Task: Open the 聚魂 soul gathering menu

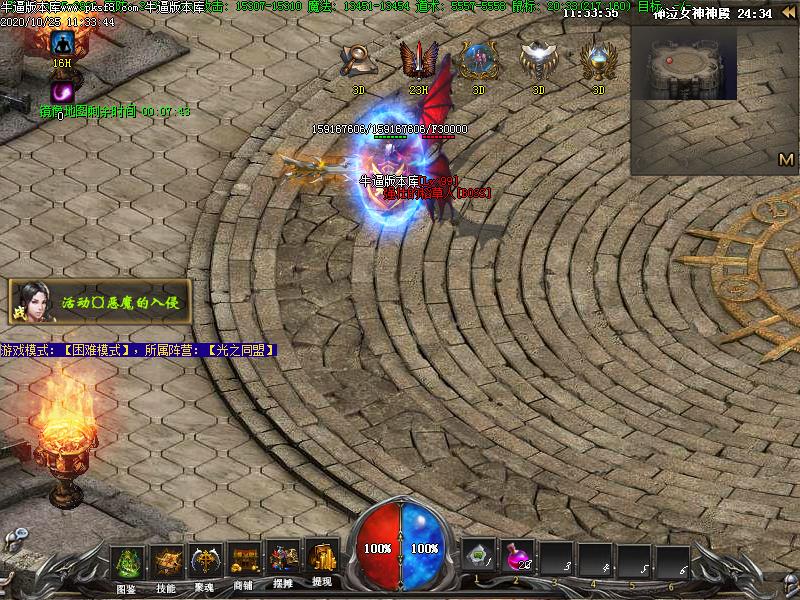Action: (206, 562)
